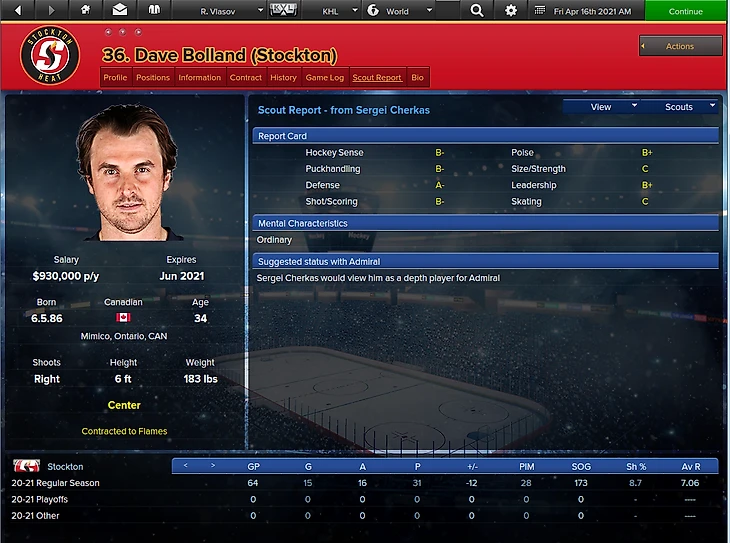Open the home screen icon
Screen dimensions: 730x543
click(85, 10)
